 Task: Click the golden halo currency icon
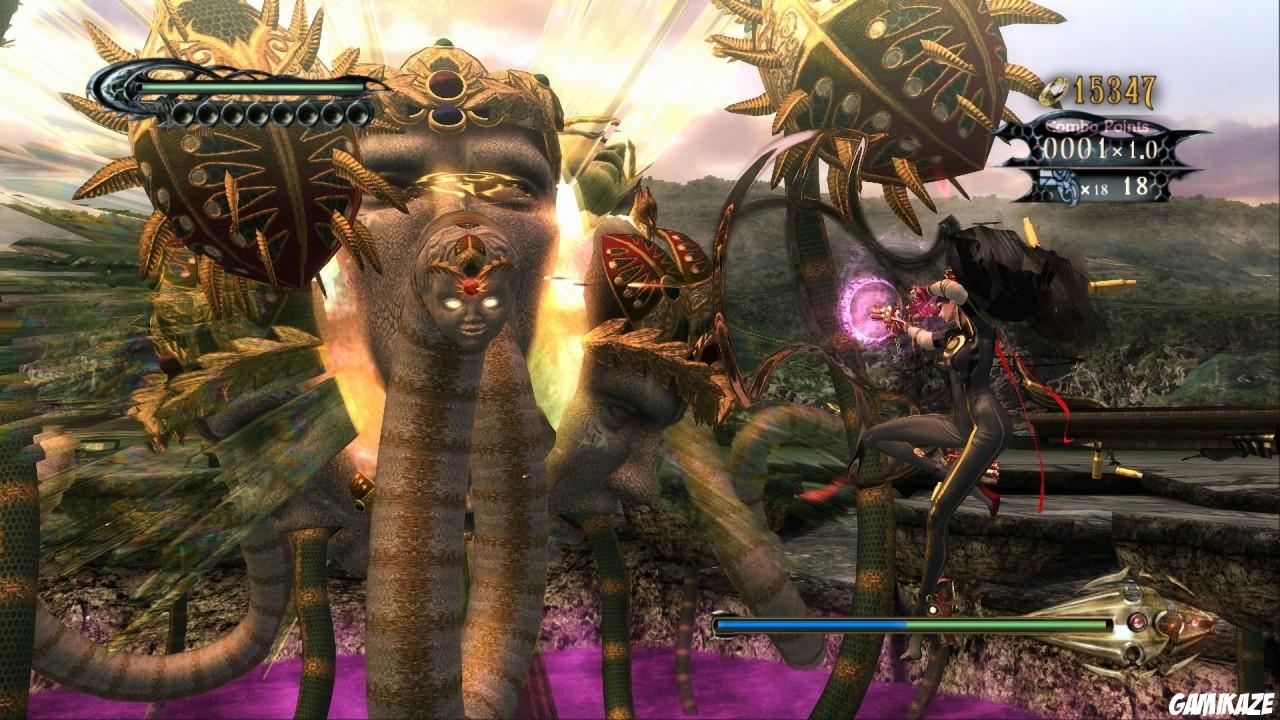coord(1053,91)
